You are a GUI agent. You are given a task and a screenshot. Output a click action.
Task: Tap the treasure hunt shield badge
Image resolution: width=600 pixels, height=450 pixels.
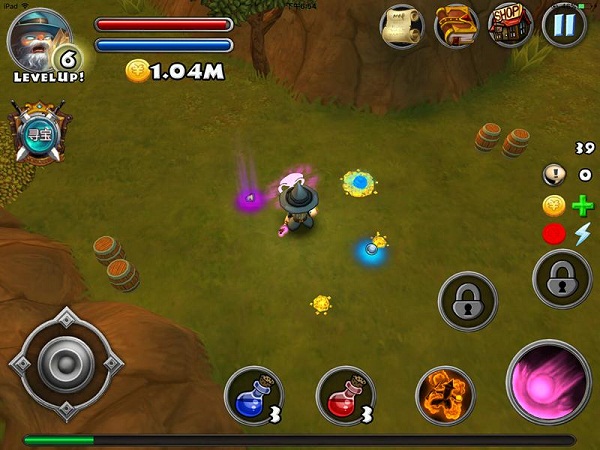pos(38,133)
